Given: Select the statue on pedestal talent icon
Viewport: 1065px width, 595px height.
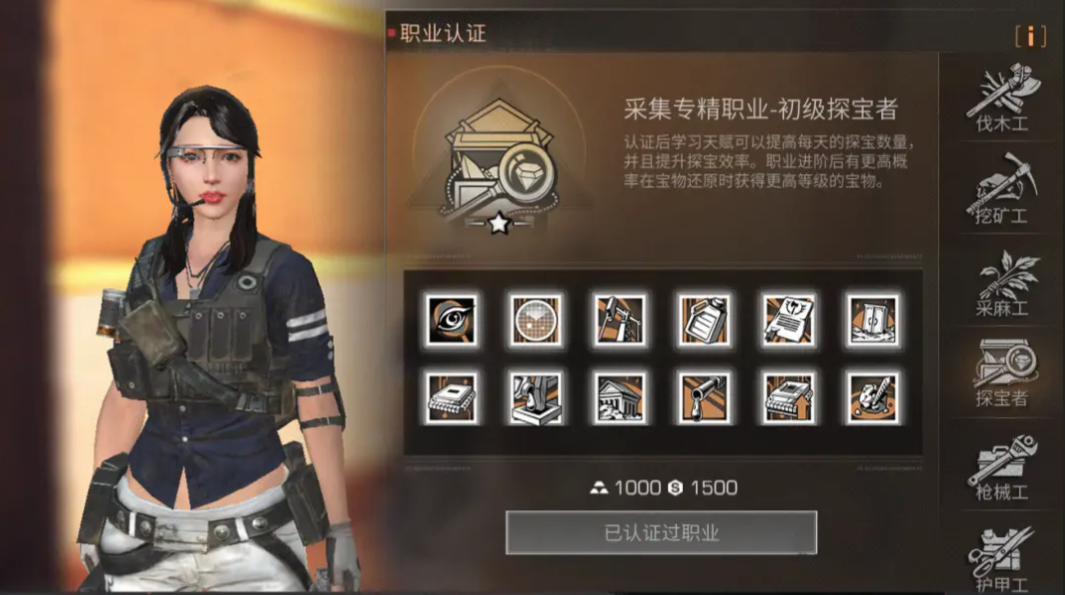Looking at the screenshot, I should click(534, 397).
